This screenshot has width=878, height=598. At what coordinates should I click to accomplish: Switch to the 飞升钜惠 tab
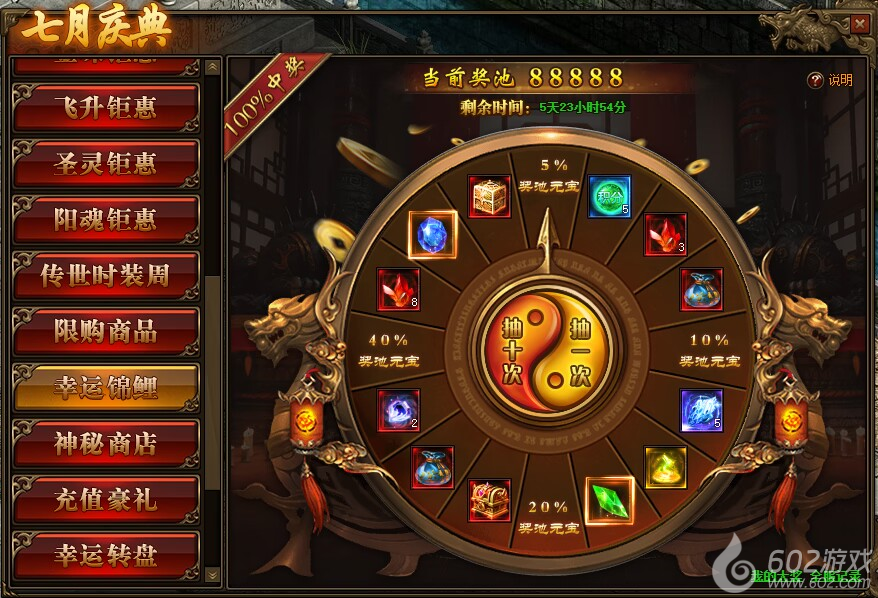click(105, 106)
